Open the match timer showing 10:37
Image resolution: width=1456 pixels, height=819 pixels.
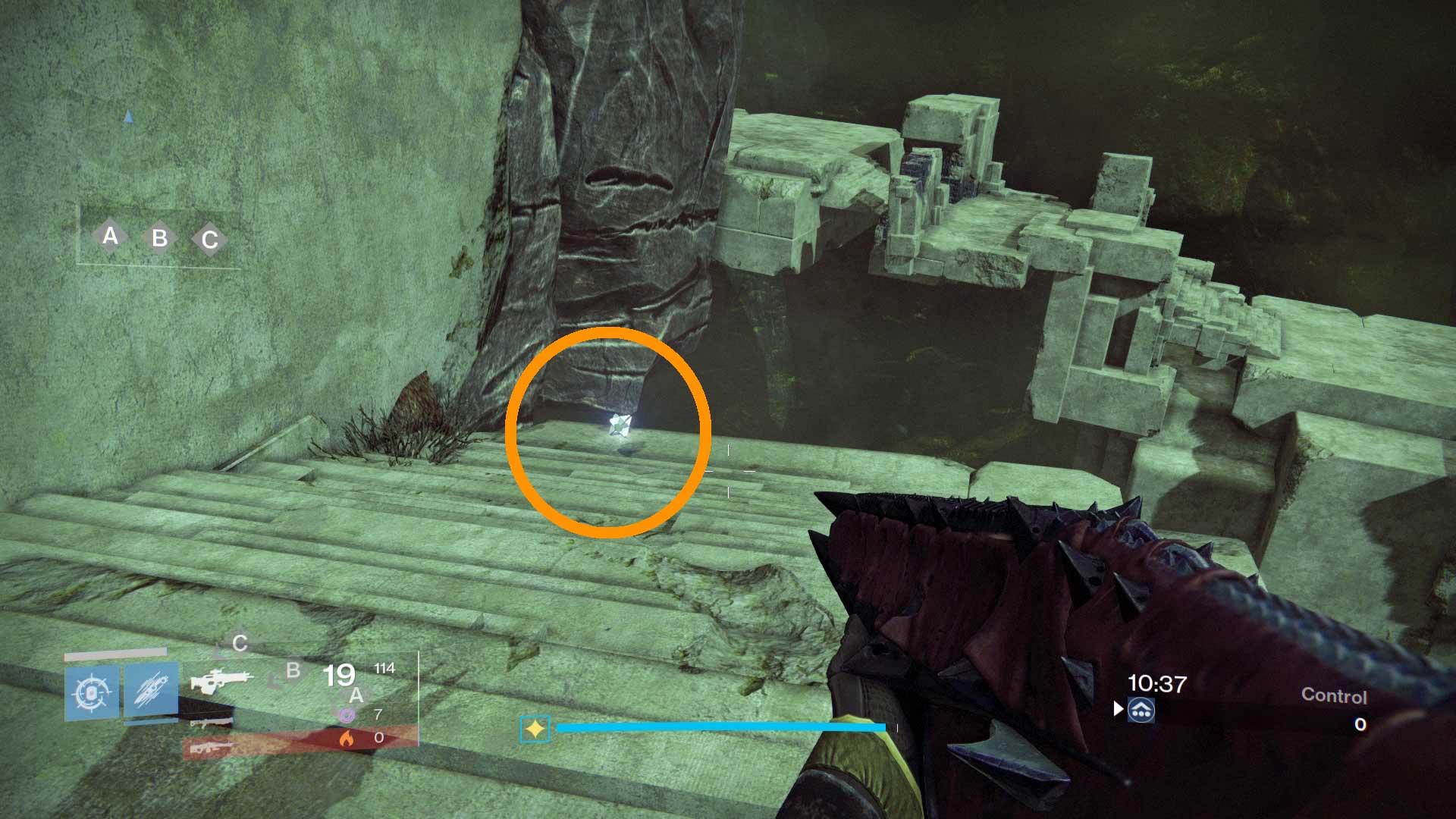1157,682
